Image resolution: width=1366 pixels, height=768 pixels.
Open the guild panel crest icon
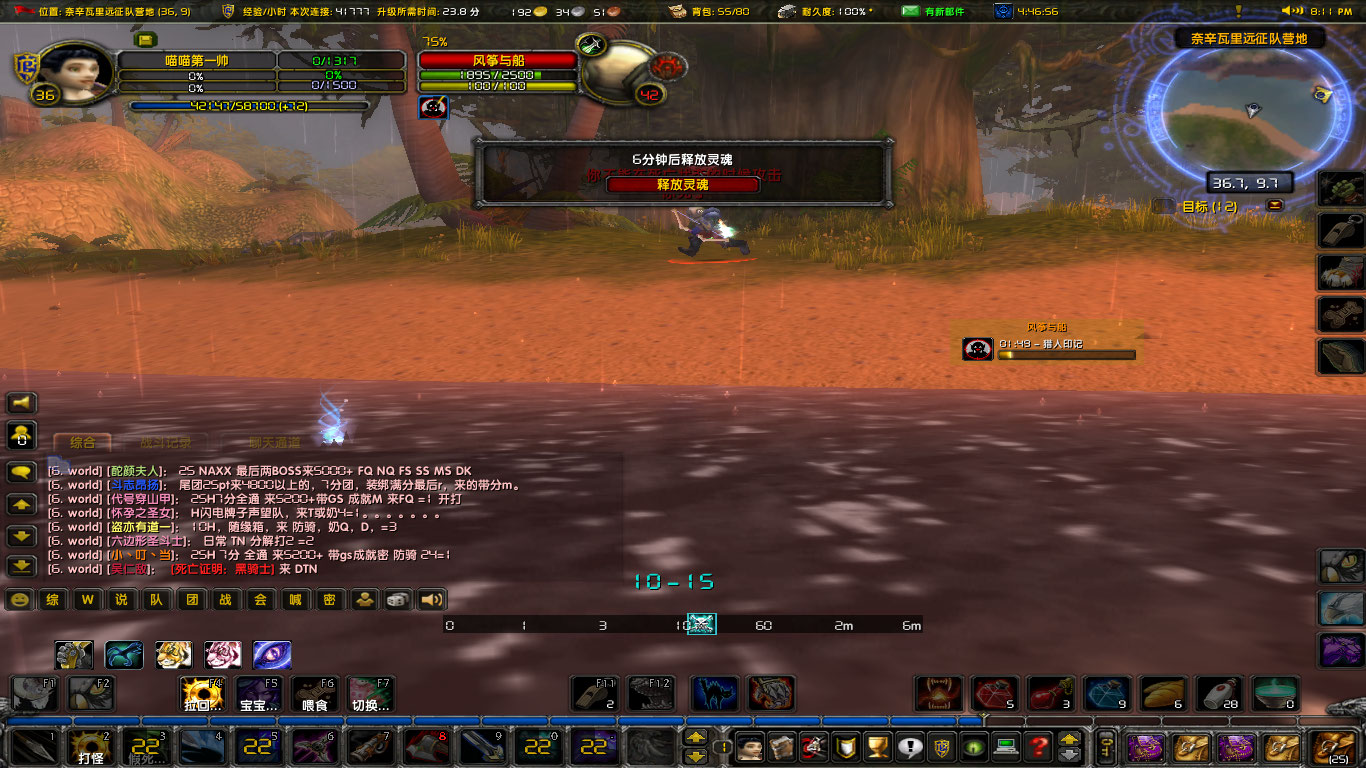940,747
